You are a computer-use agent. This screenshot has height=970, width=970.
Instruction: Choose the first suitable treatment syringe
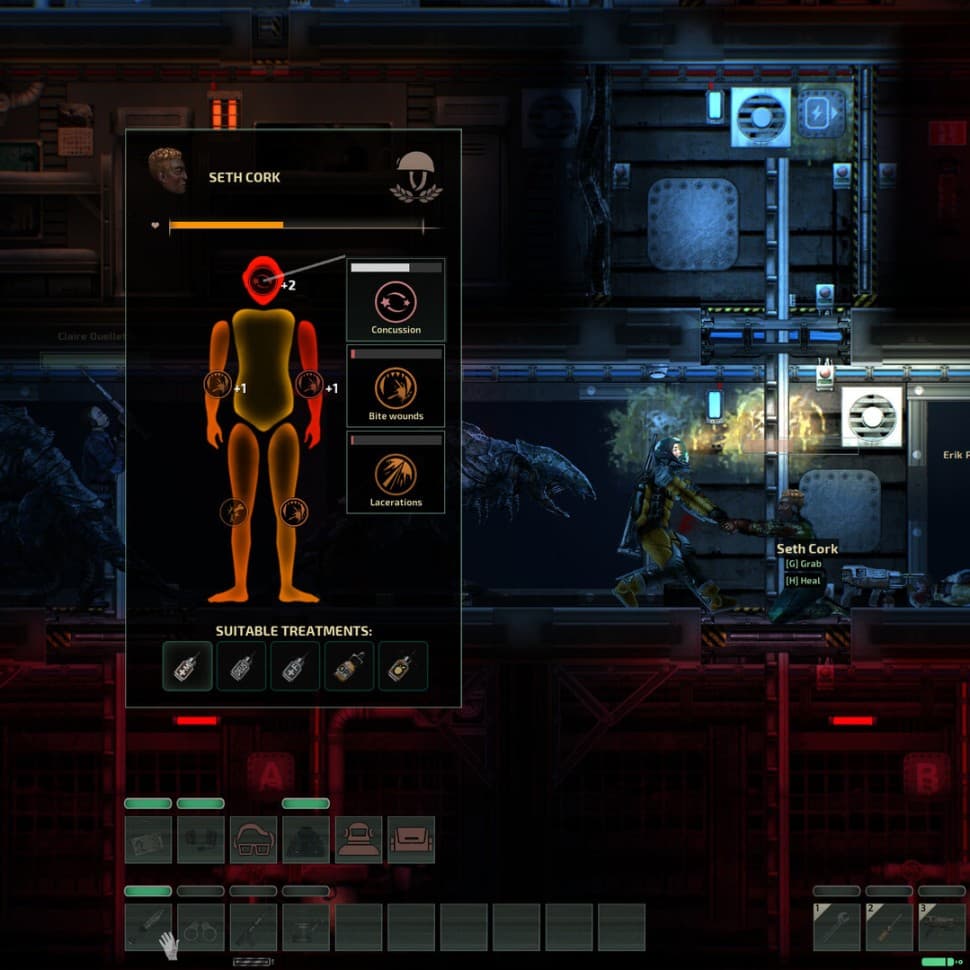coord(188,666)
